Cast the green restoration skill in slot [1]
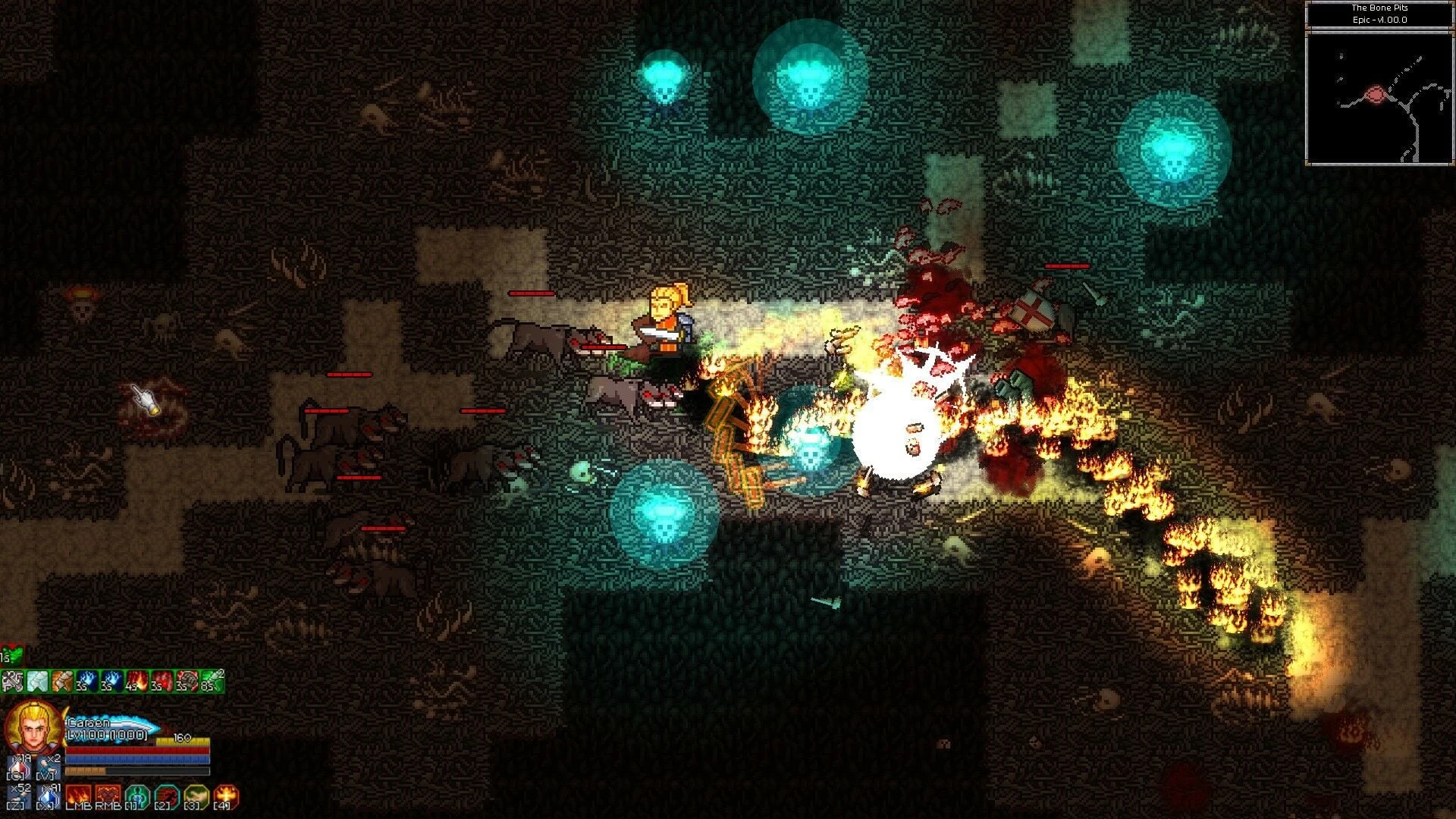Image resolution: width=1456 pixels, height=819 pixels. [136, 794]
